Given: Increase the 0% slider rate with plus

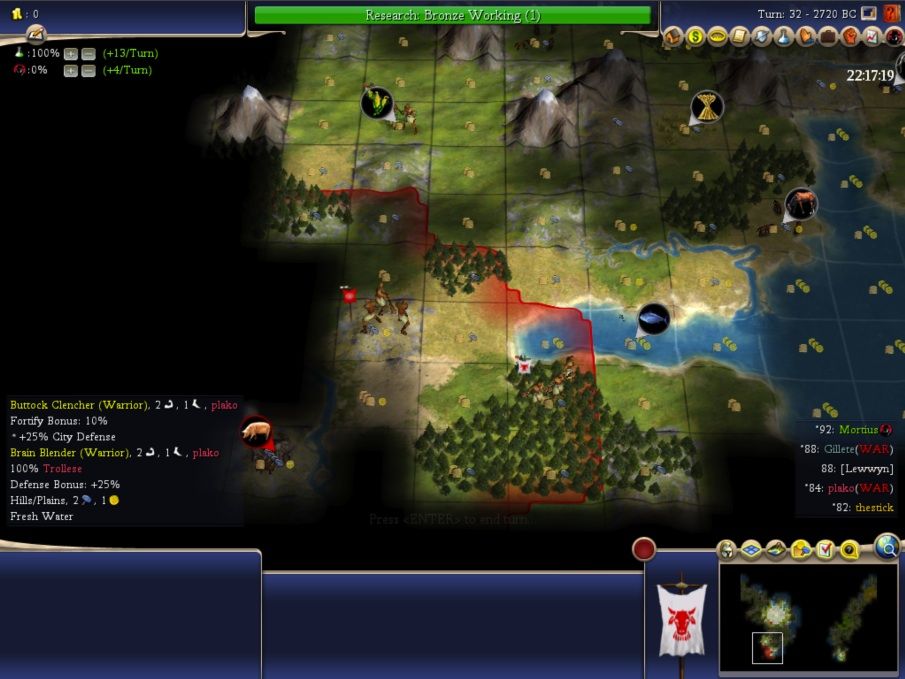Looking at the screenshot, I should (71, 70).
